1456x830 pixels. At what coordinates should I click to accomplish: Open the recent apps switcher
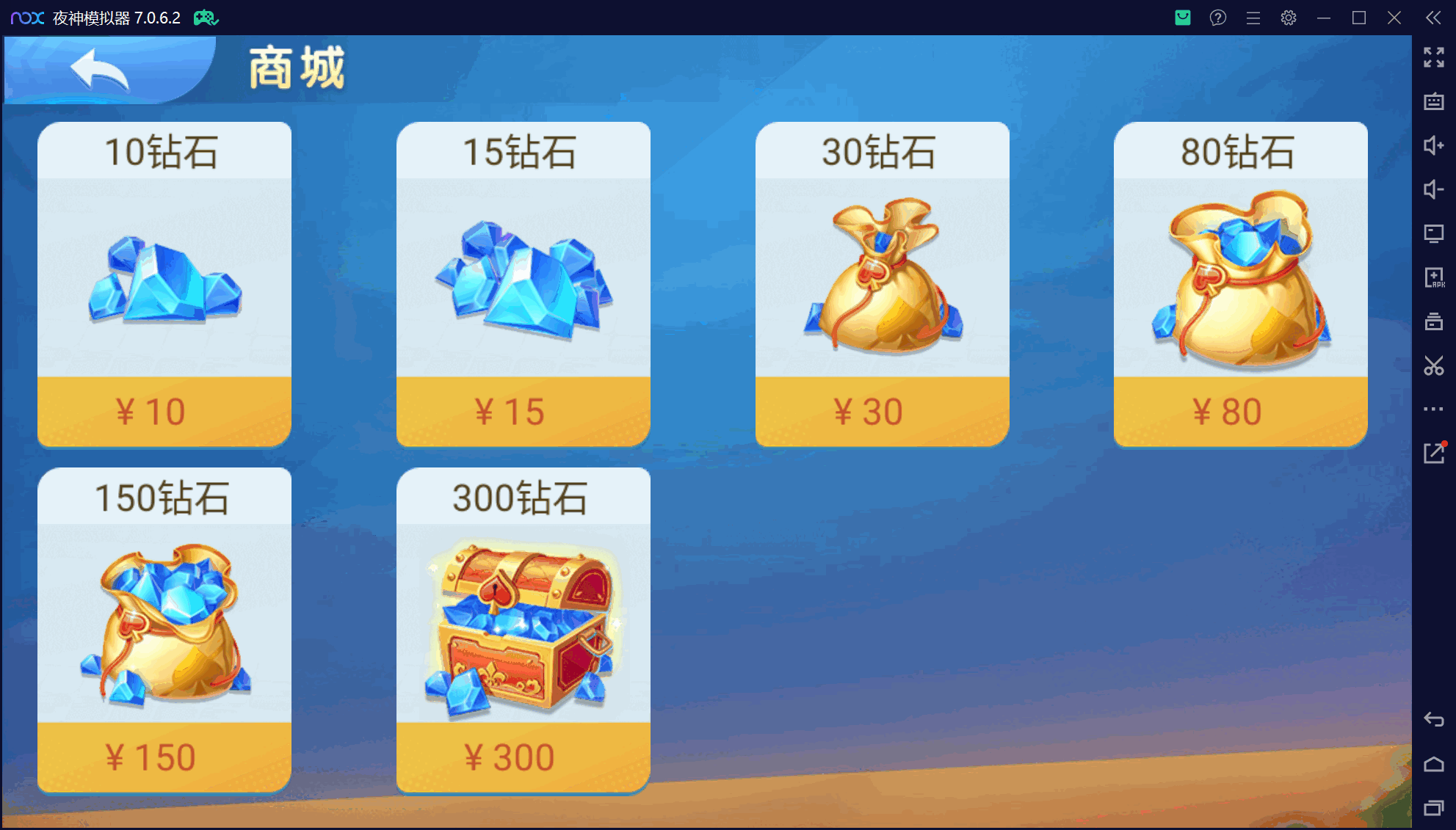(1434, 804)
